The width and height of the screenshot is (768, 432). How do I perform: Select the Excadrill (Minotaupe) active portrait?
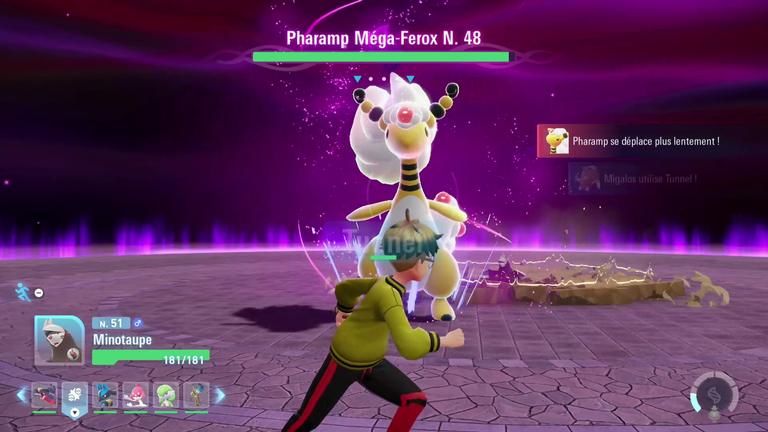click(x=59, y=341)
